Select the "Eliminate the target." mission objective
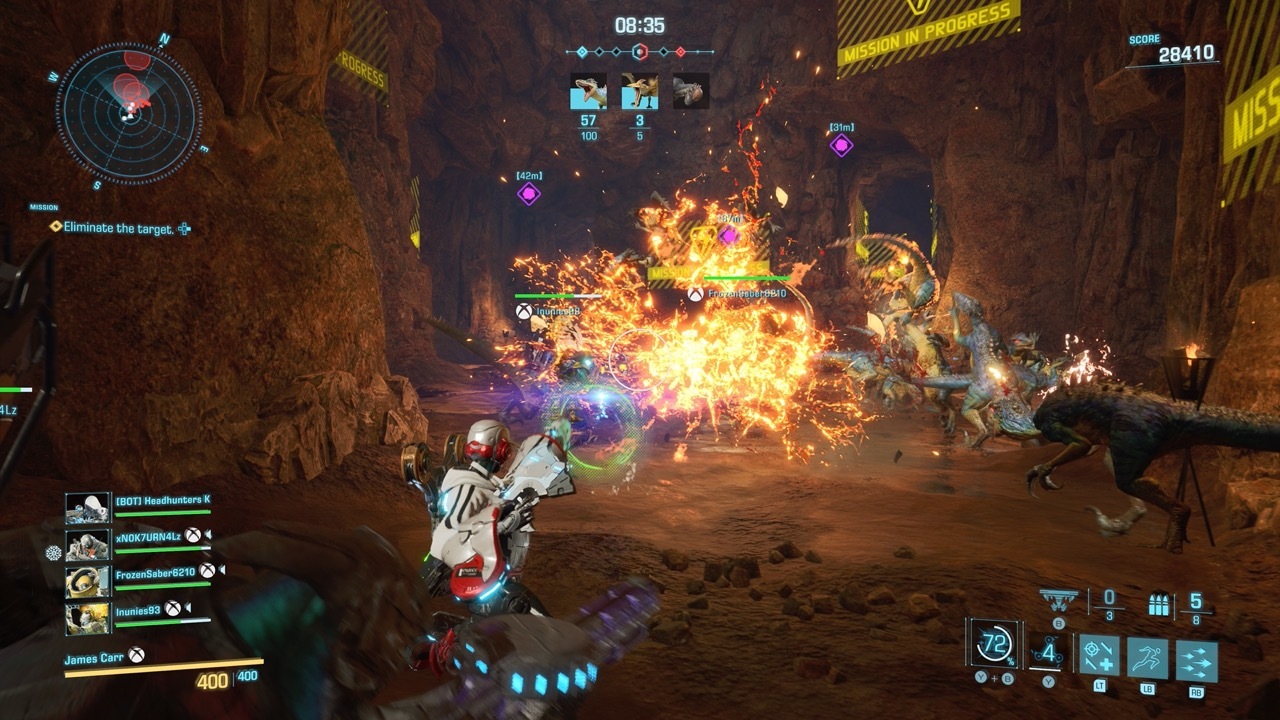 (118, 228)
